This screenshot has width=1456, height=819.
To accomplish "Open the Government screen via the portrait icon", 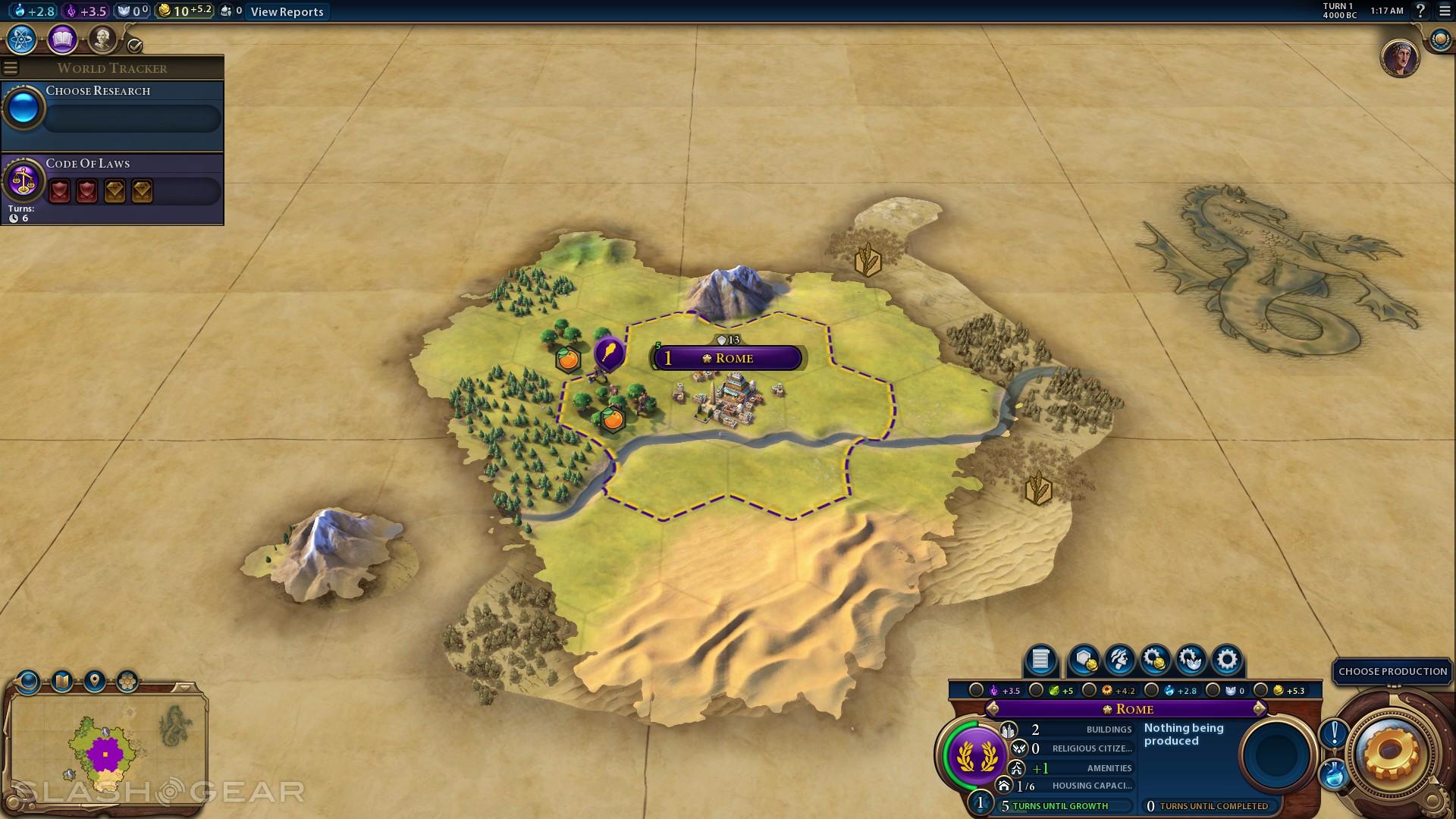I will 102,38.
